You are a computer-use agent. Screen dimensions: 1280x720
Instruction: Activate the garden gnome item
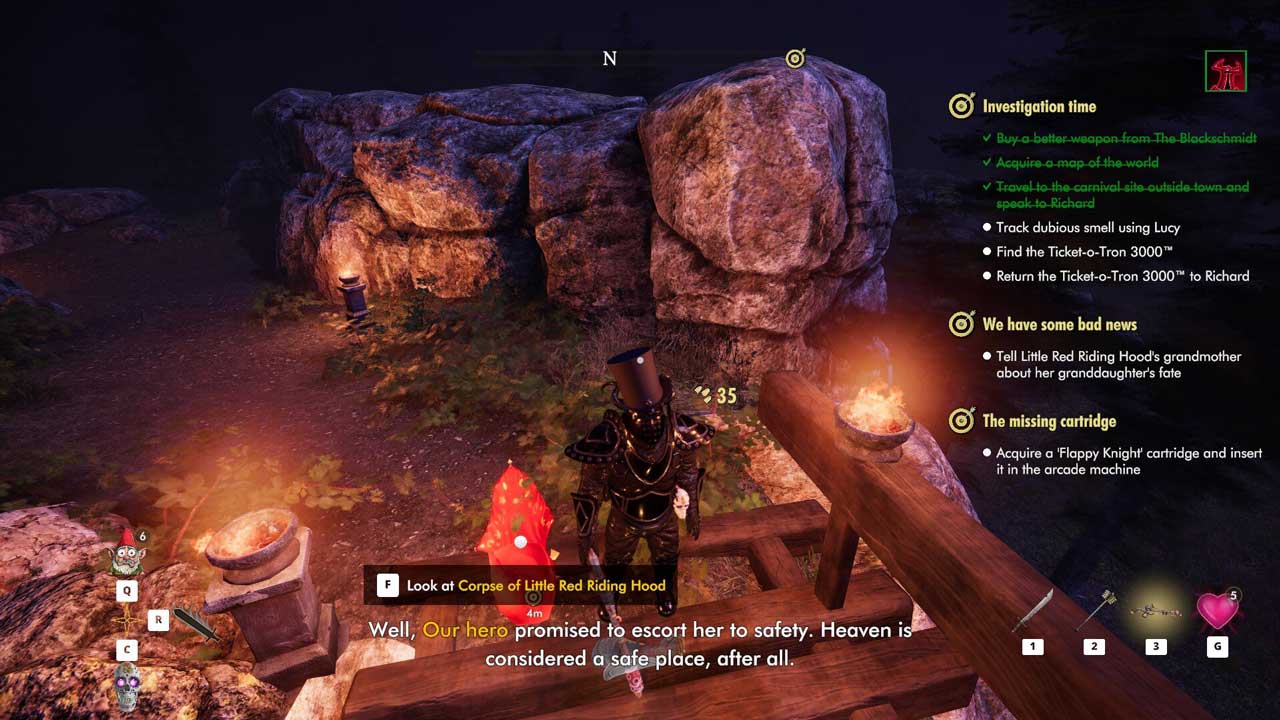tap(127, 554)
